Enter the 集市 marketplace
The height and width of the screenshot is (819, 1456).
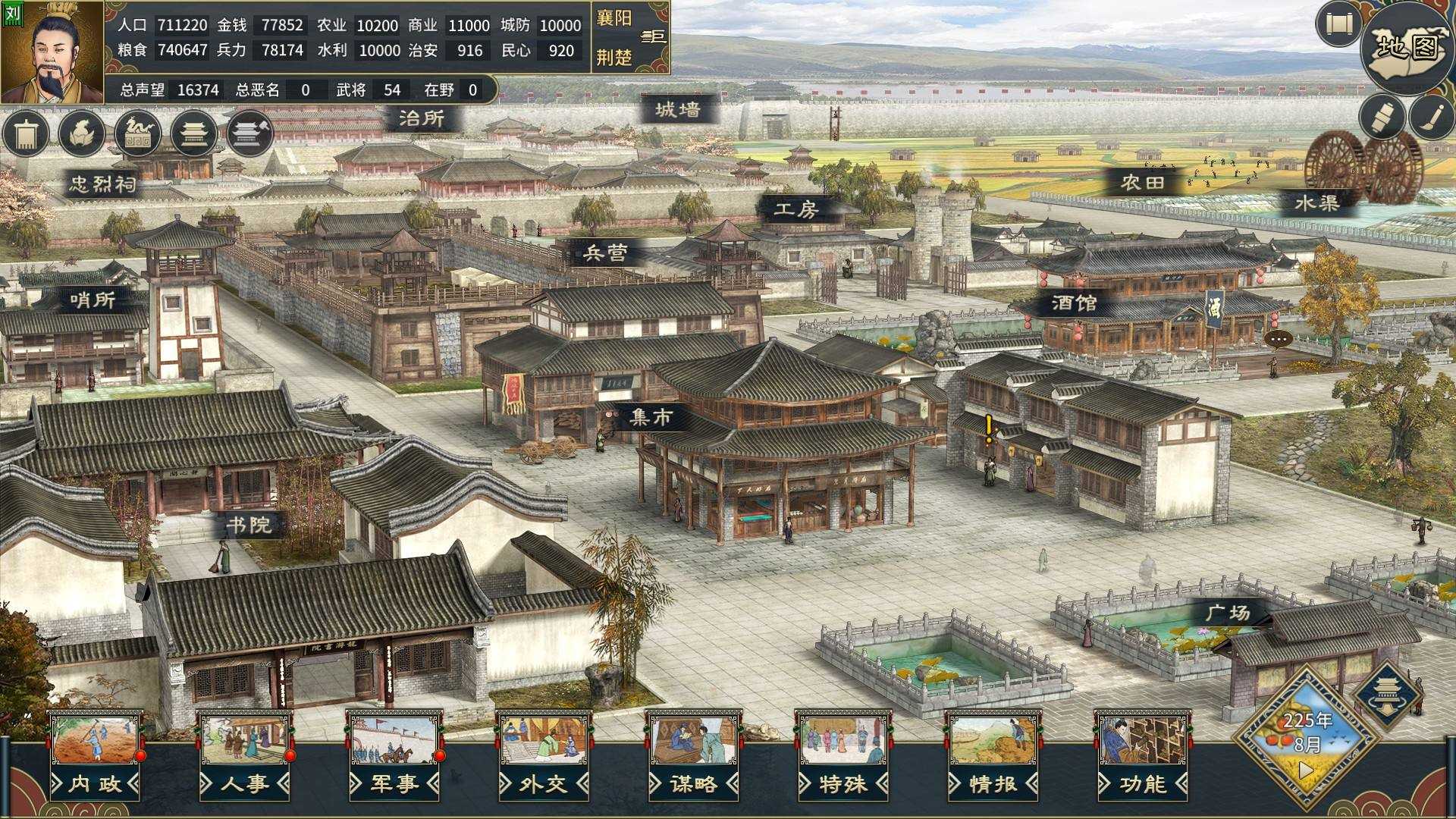pos(653,417)
